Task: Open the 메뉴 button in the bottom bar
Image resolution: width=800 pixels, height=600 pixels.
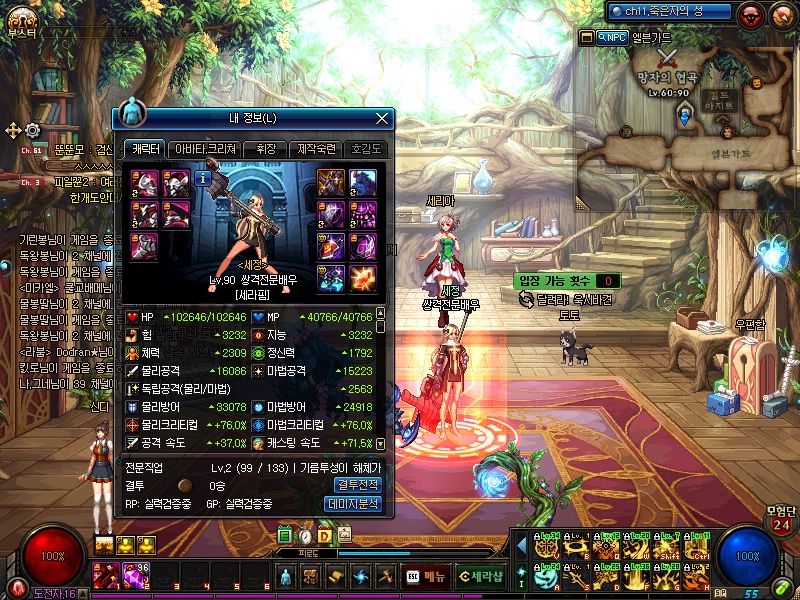Action: click(x=426, y=576)
